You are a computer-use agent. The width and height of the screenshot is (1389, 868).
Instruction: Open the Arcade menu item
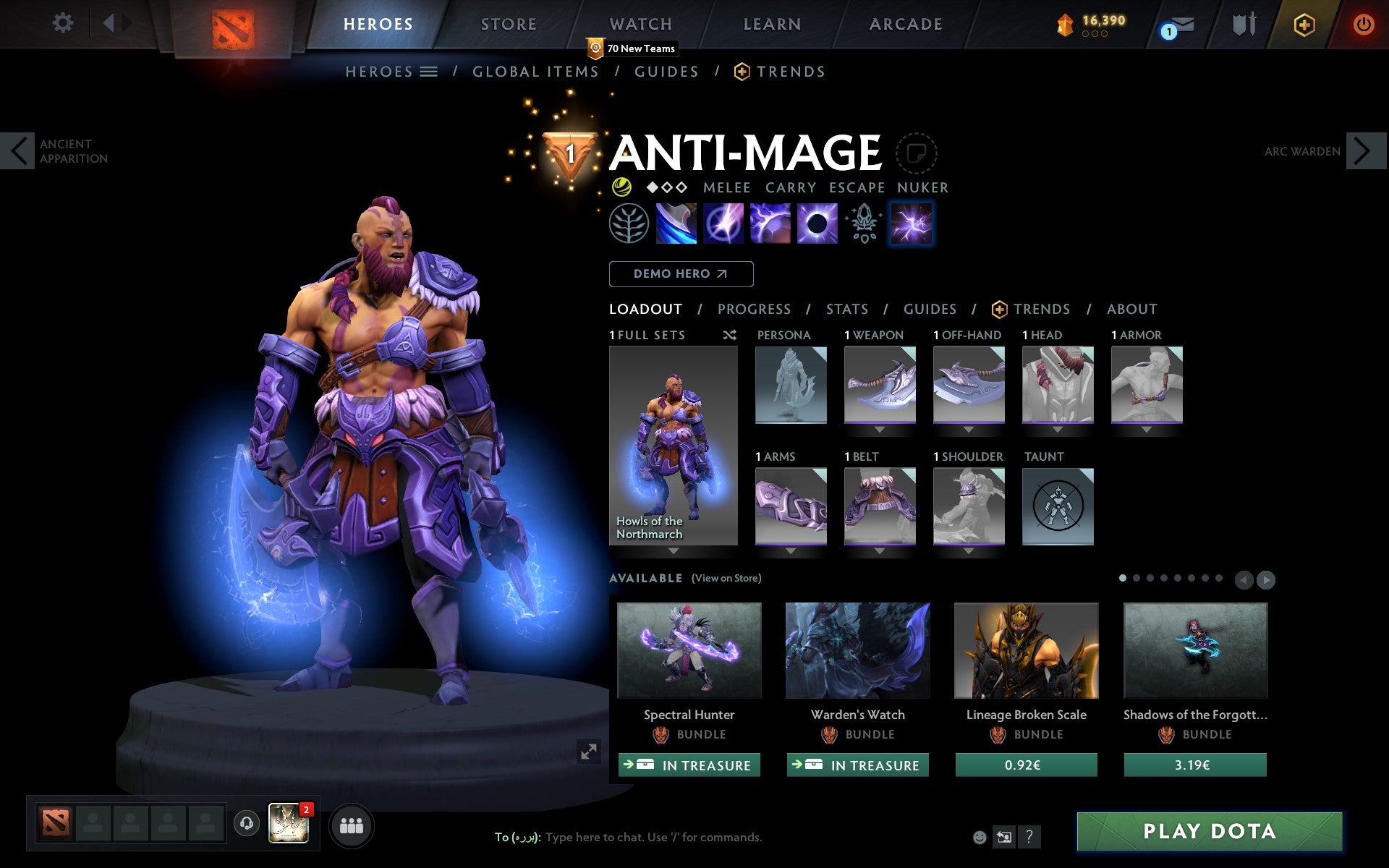[906, 23]
